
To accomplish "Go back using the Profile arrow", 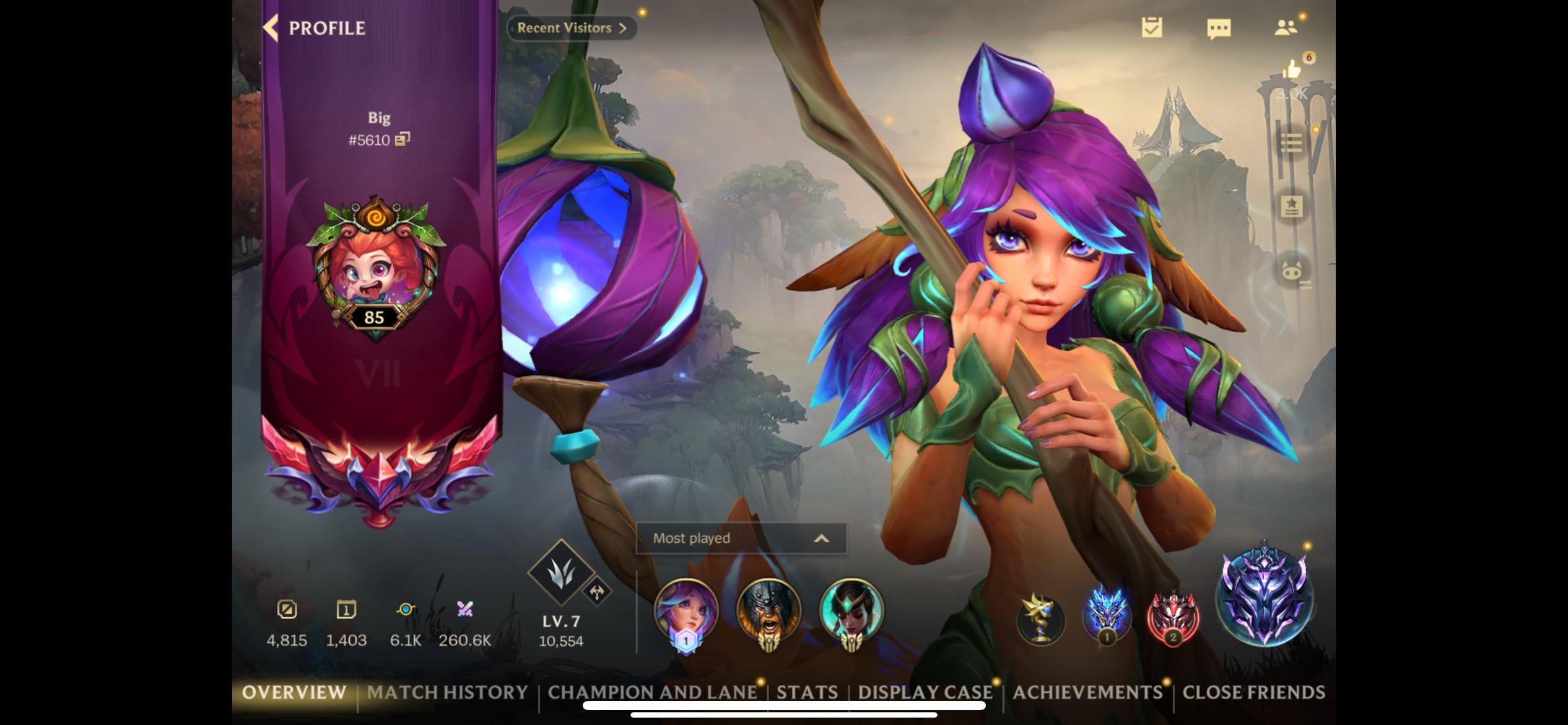I will click(x=272, y=28).
